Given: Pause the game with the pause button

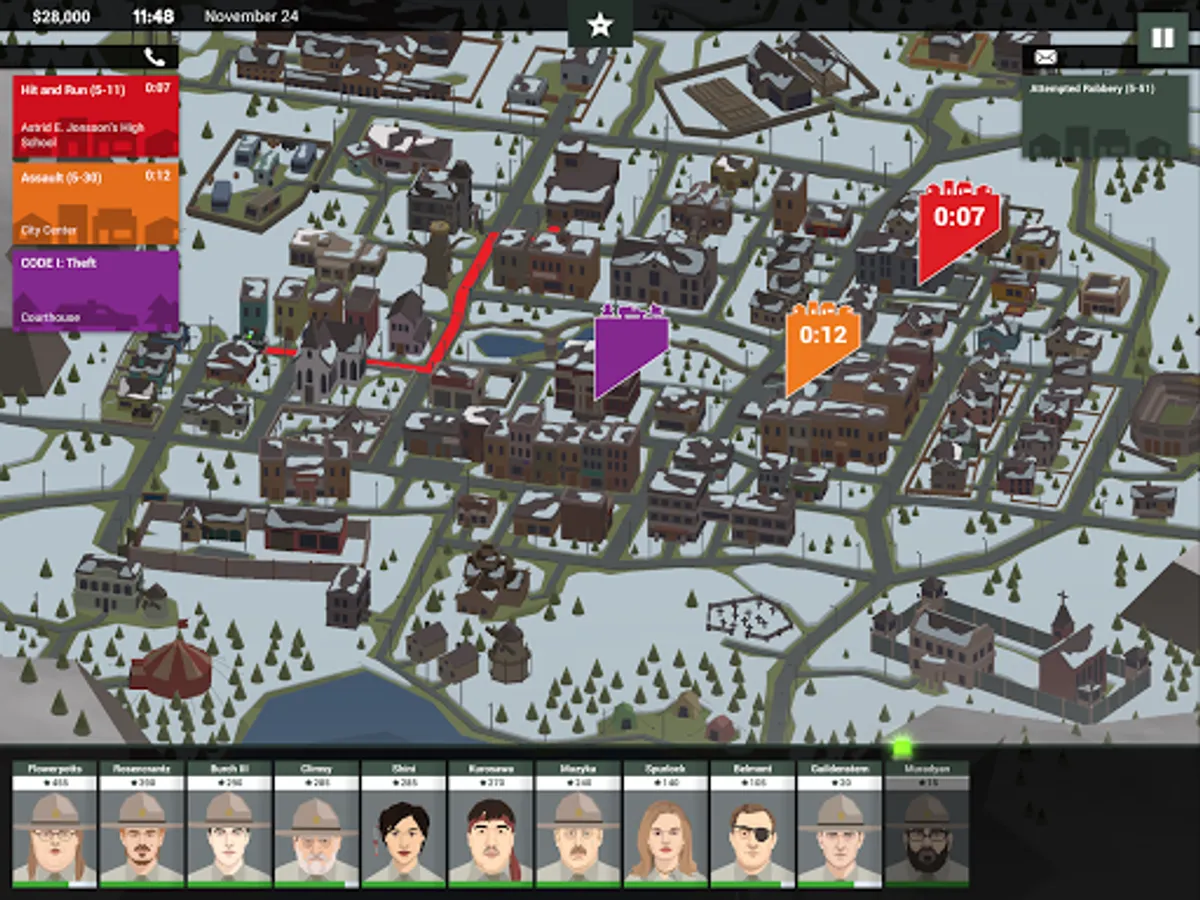Looking at the screenshot, I should [1162, 38].
